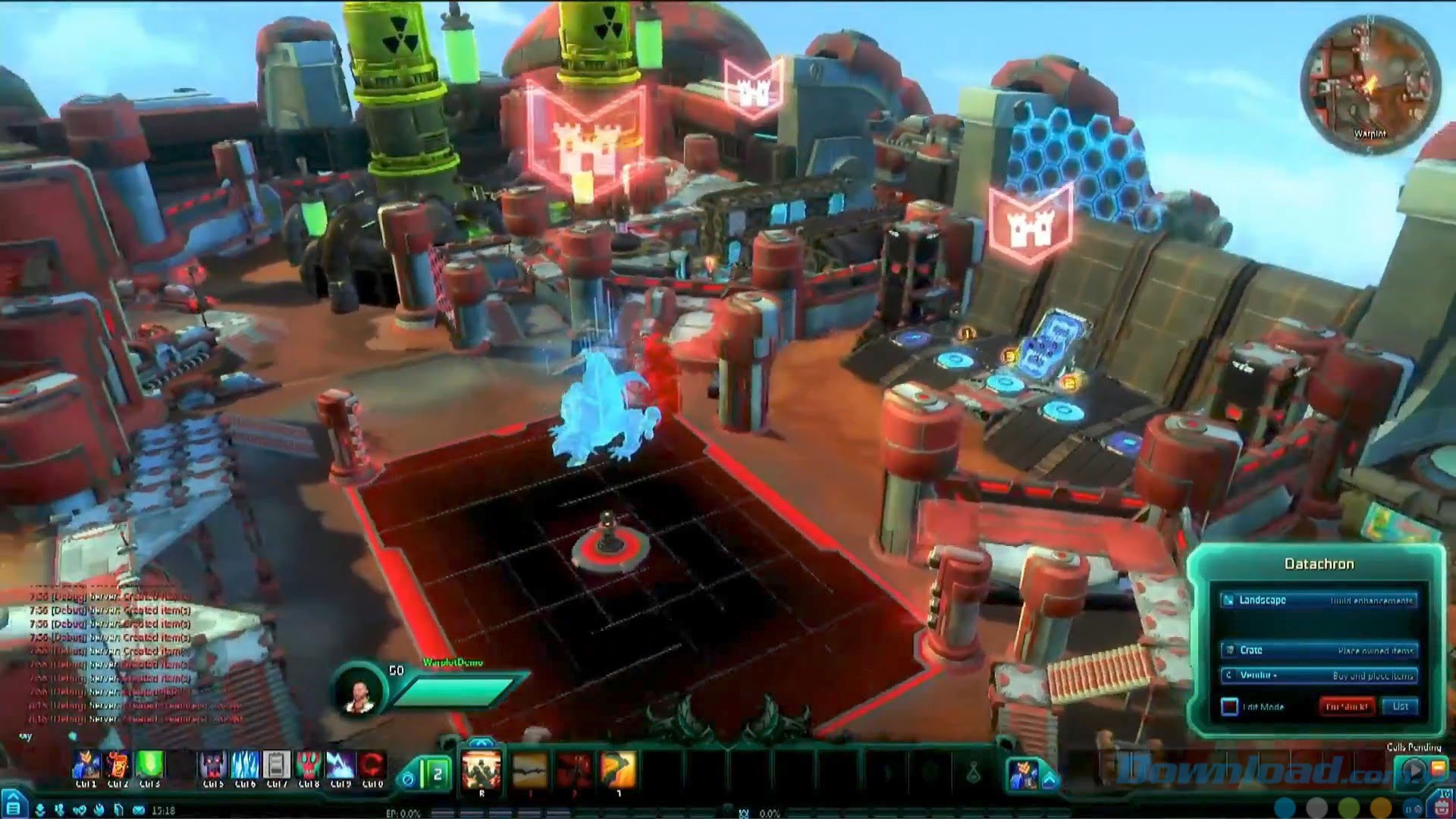Activate the red swirl Ctrl 0 ability
Screen dimensions: 1456x819
point(372,766)
